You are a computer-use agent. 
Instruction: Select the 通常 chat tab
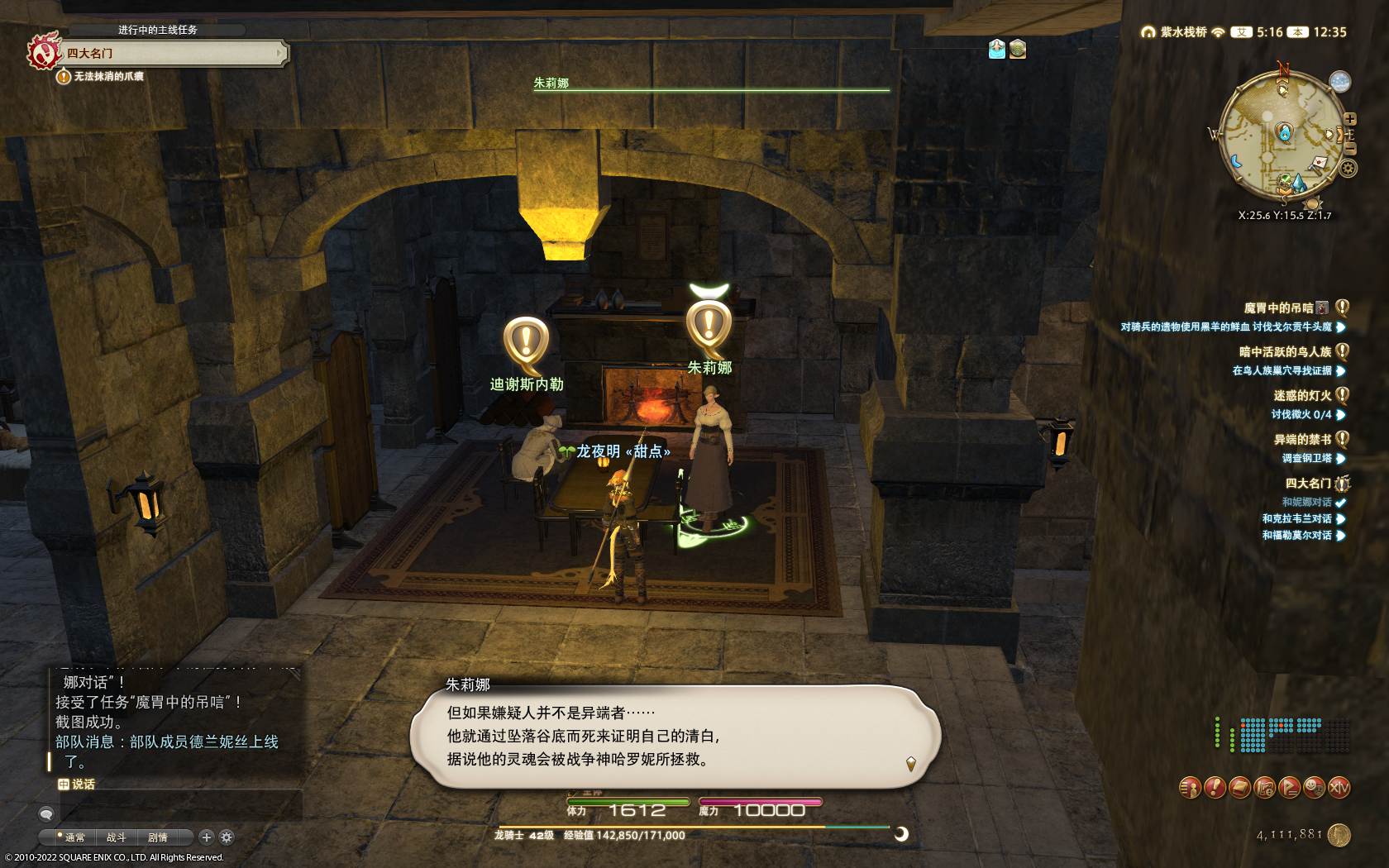tap(74, 837)
